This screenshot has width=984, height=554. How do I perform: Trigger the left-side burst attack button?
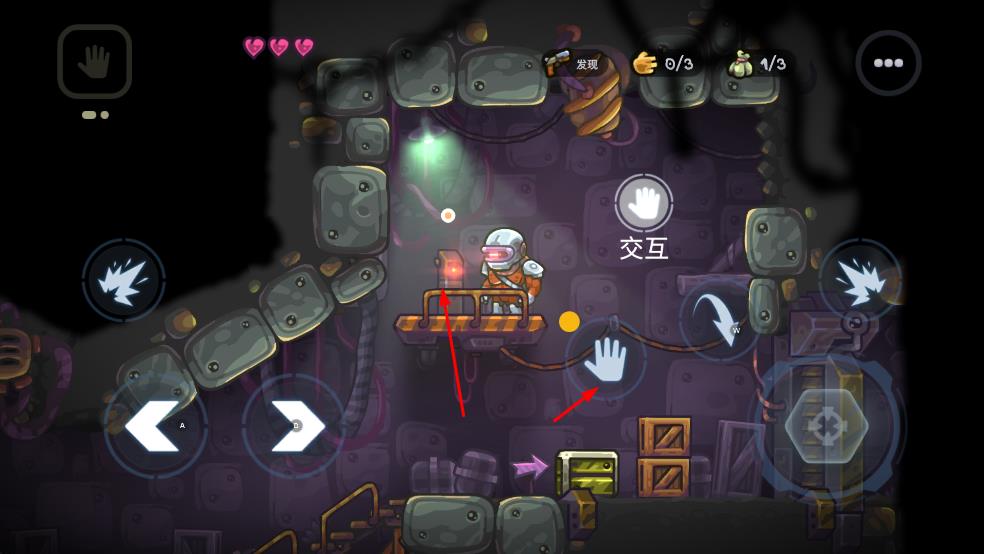point(124,280)
